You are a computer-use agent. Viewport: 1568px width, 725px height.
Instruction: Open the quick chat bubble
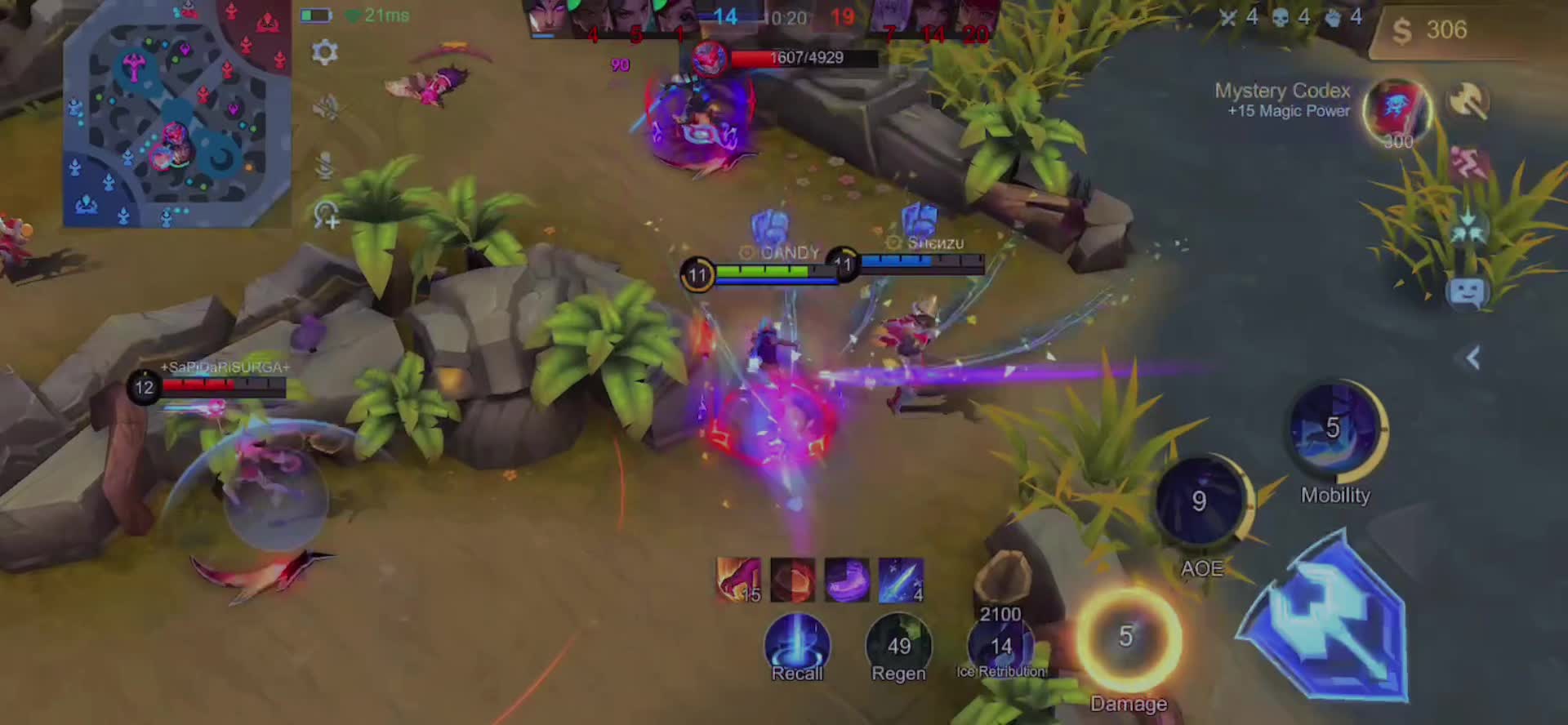point(1467,291)
